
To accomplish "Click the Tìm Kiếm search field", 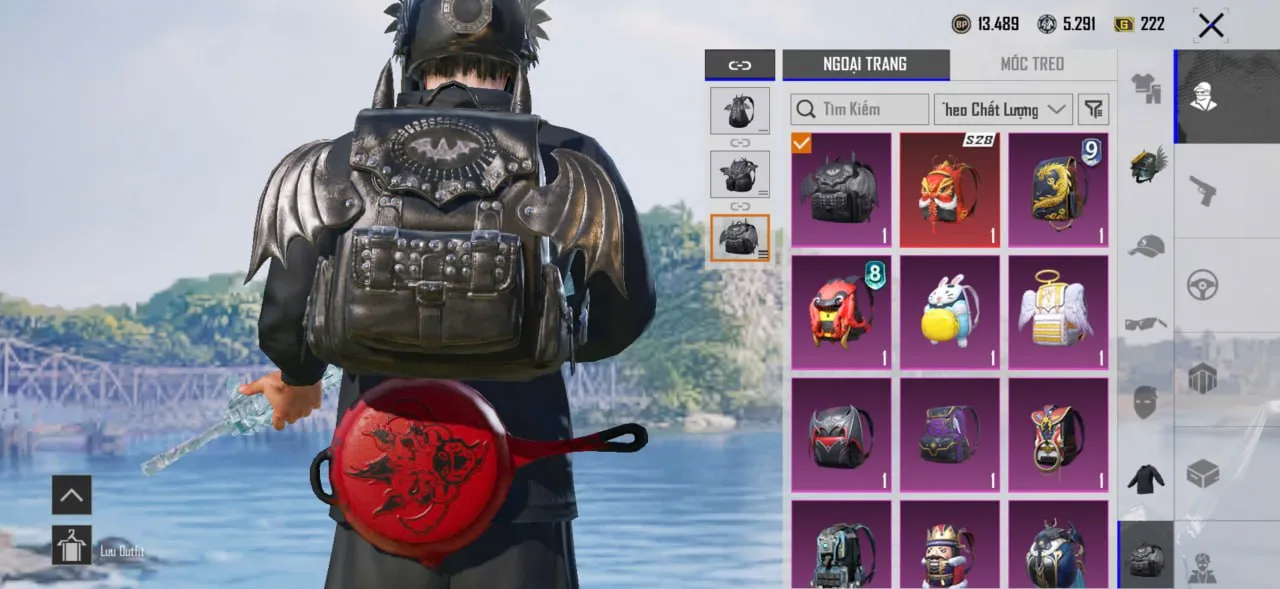I will 860,109.
